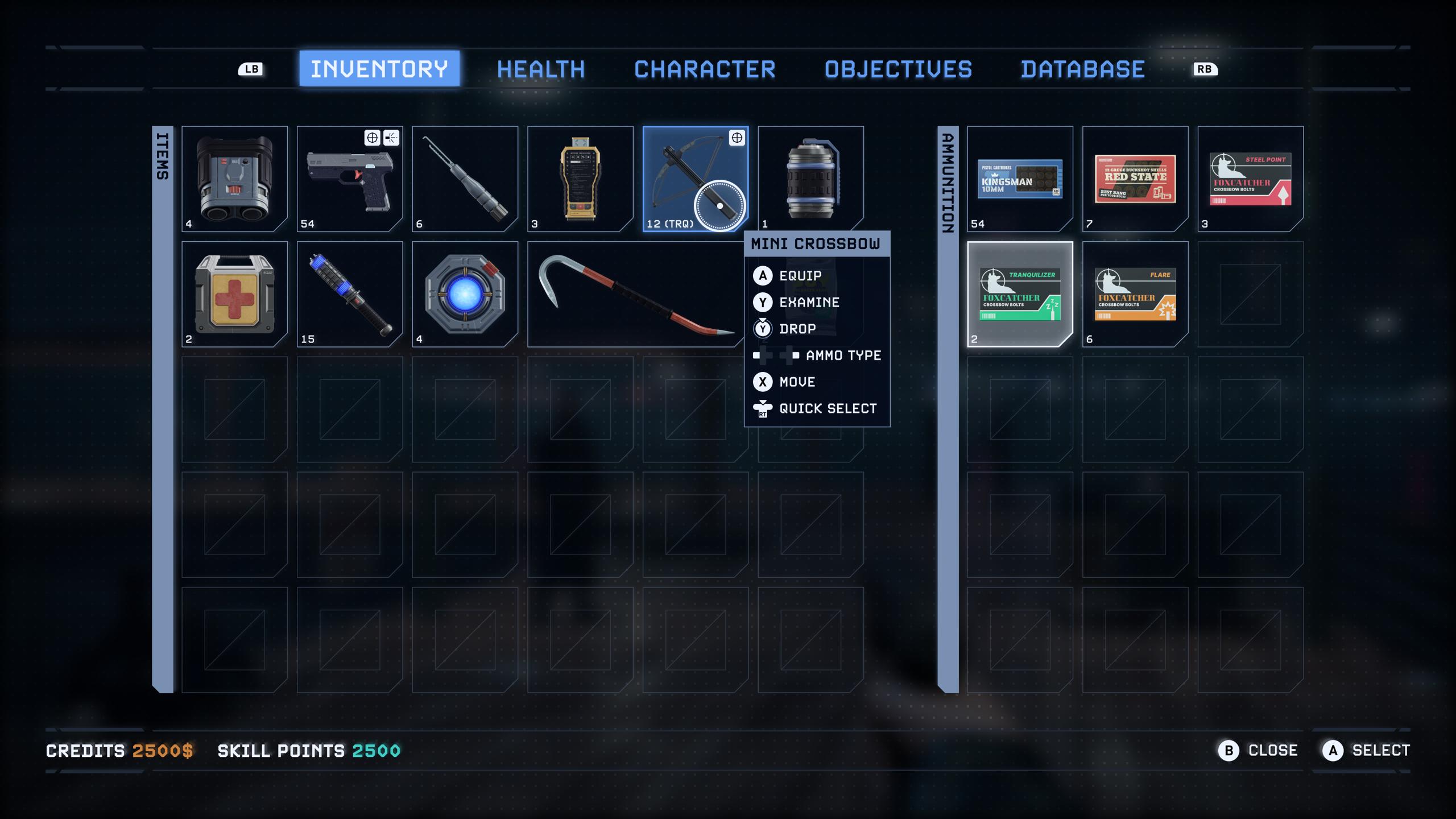
Task: Switch to the Health tab
Action: click(540, 69)
